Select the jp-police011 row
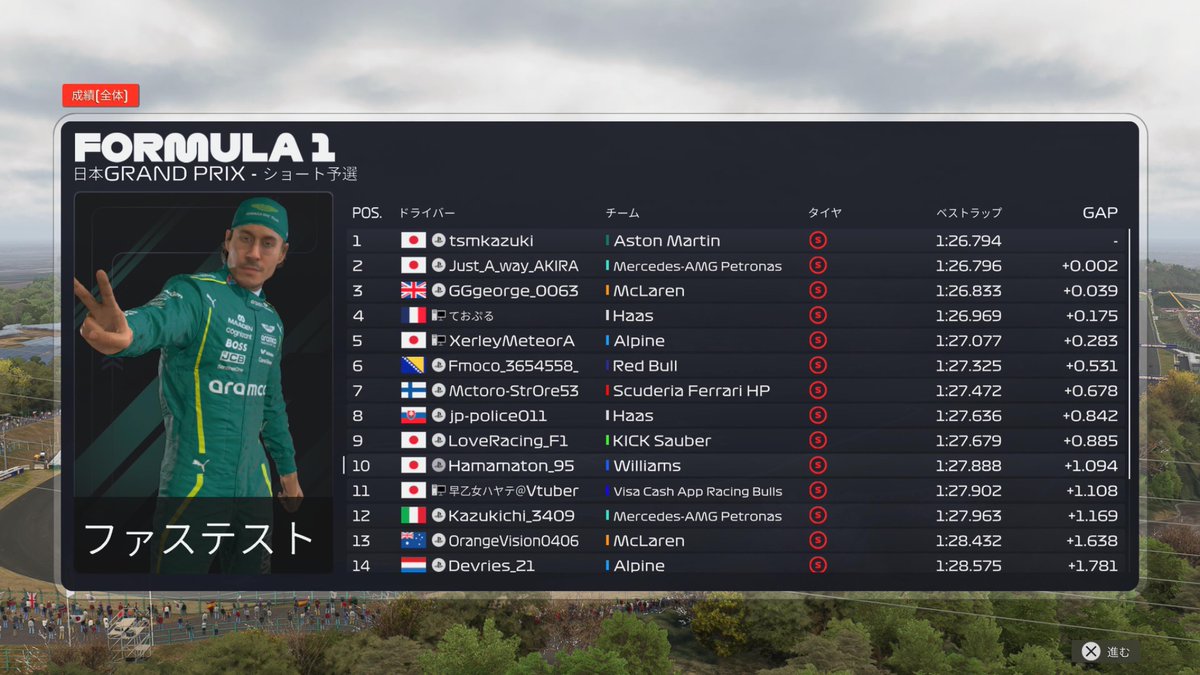This screenshot has height=675, width=1200. coord(736,416)
